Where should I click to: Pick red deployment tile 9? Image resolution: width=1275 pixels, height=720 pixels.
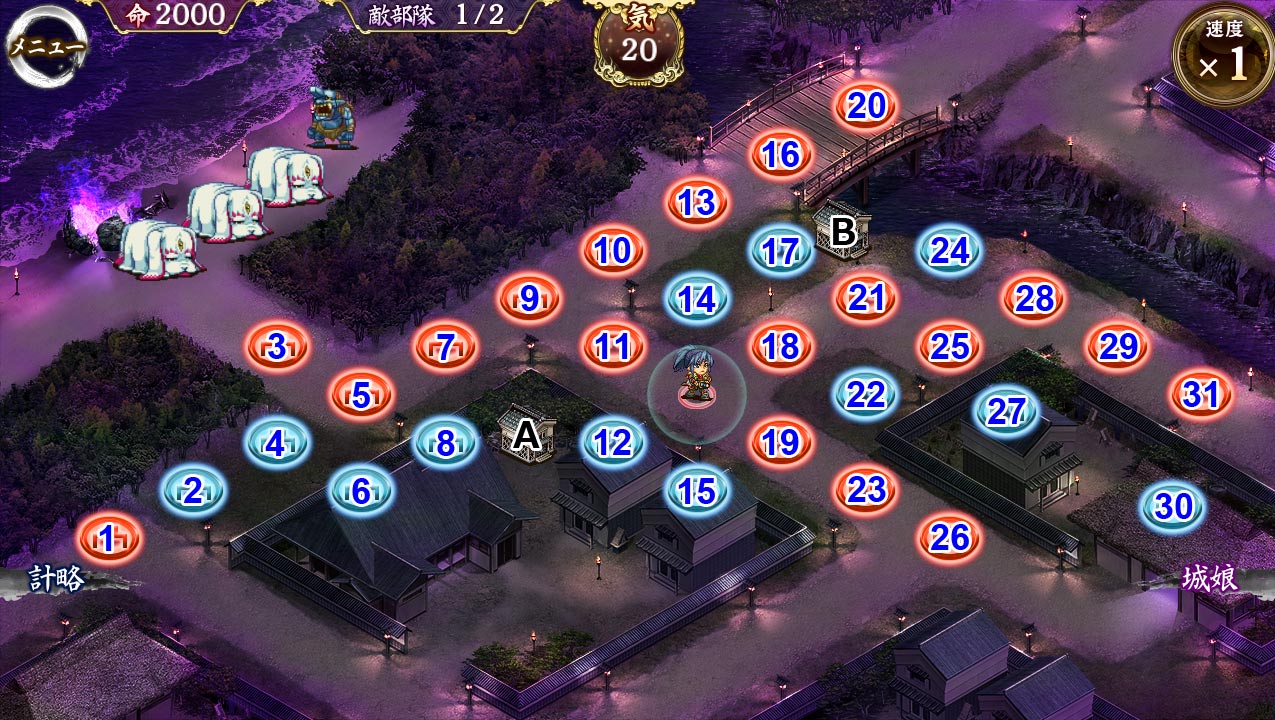(x=529, y=298)
